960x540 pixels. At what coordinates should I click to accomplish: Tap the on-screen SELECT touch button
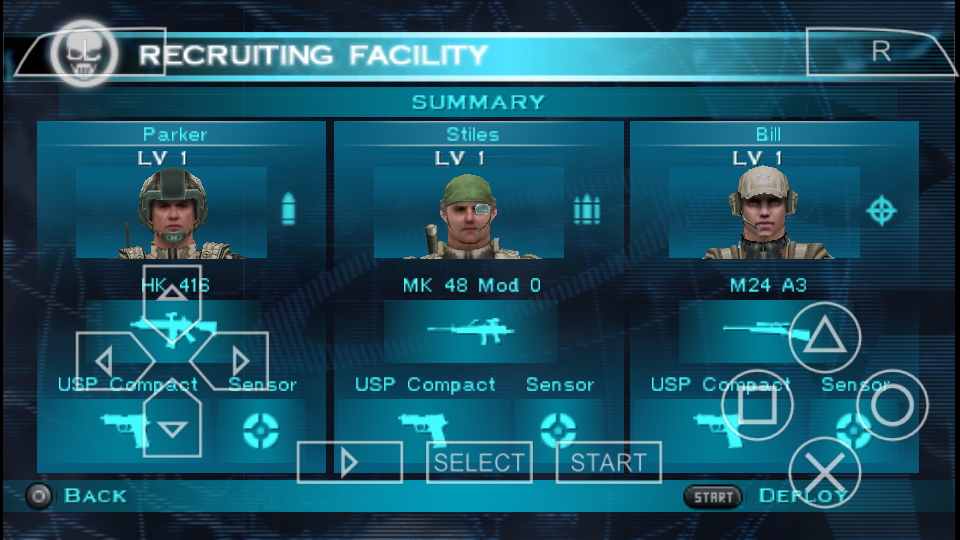point(479,462)
